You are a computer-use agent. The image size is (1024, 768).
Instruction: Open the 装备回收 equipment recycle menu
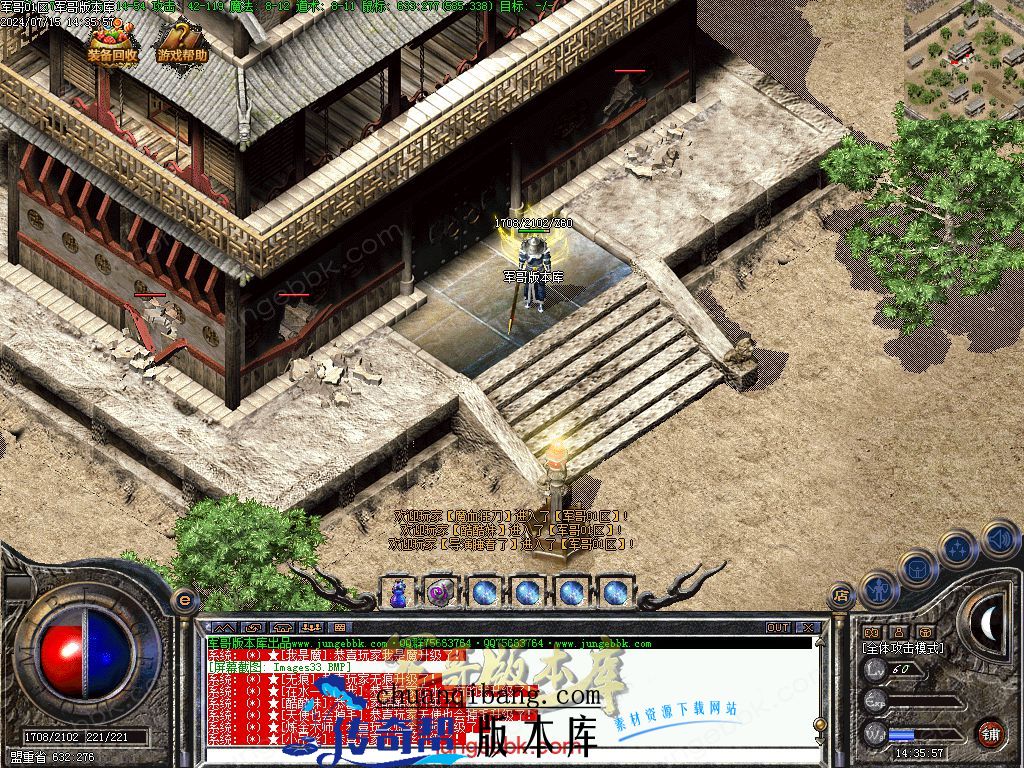tap(111, 44)
